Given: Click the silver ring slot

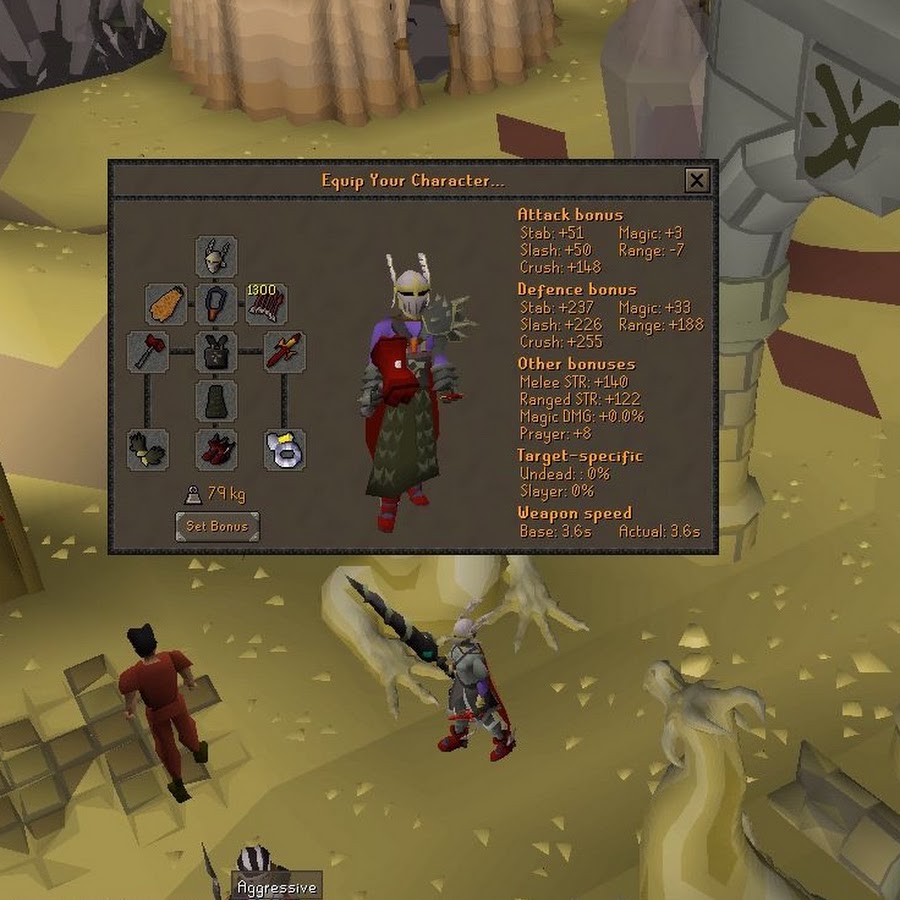Looking at the screenshot, I should coord(284,450).
